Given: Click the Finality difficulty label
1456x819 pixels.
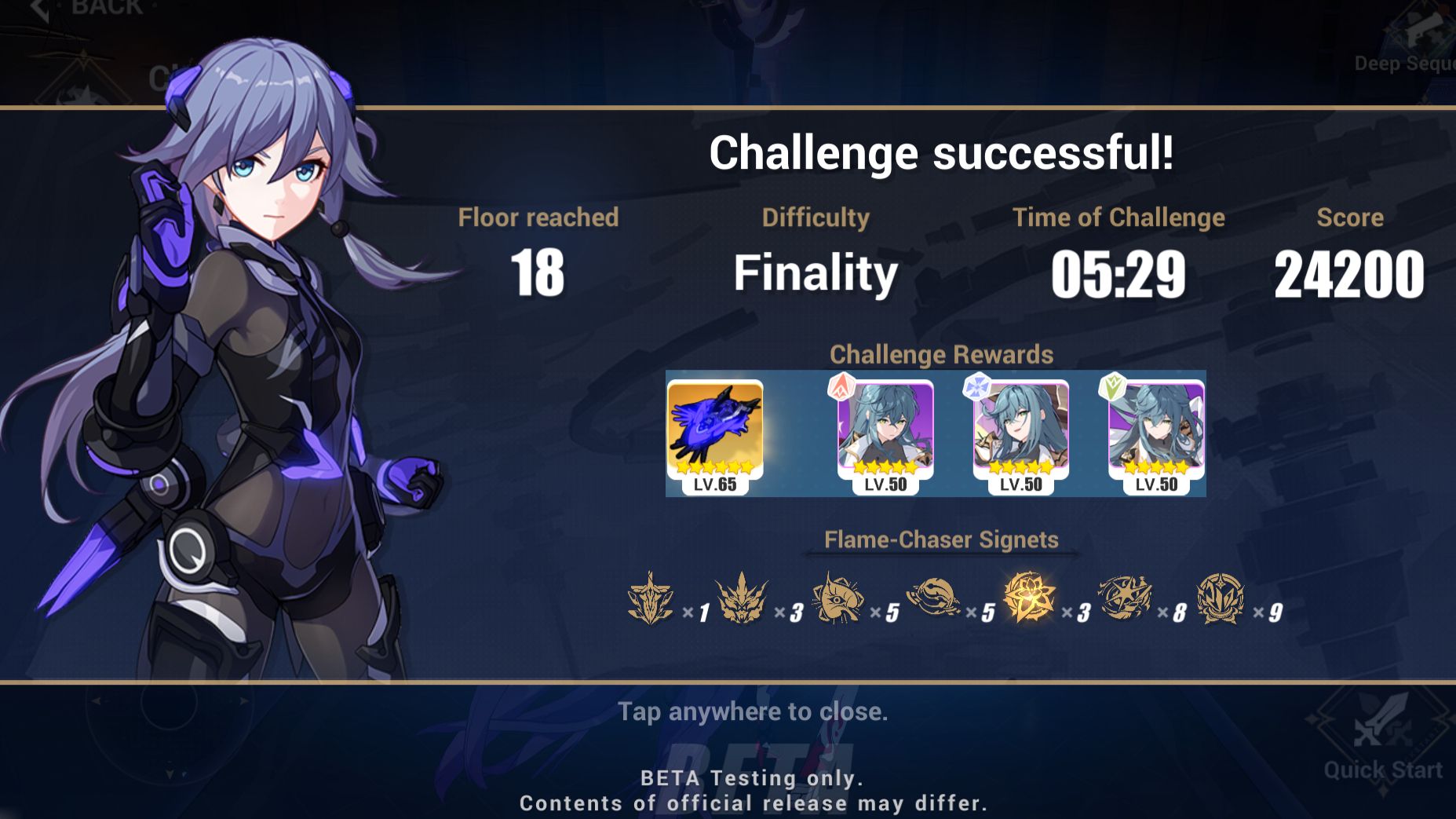Looking at the screenshot, I should click(816, 274).
